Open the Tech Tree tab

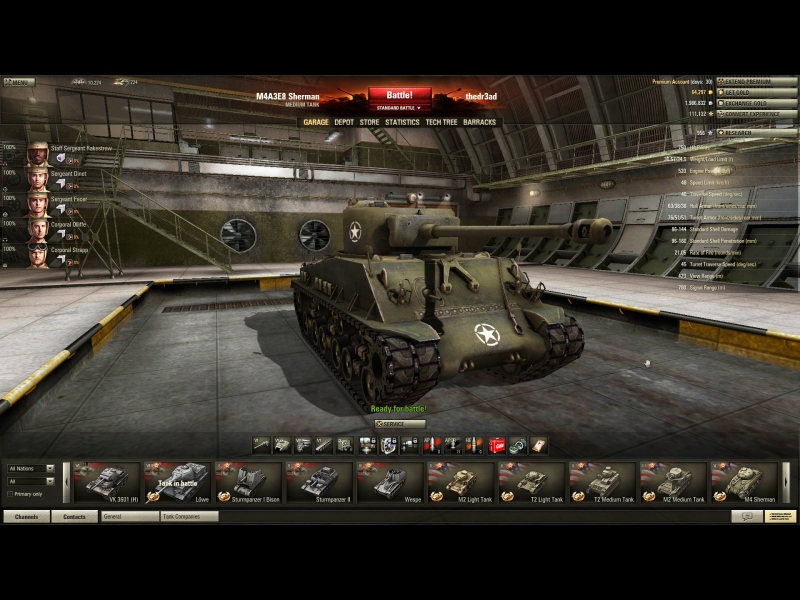click(441, 122)
